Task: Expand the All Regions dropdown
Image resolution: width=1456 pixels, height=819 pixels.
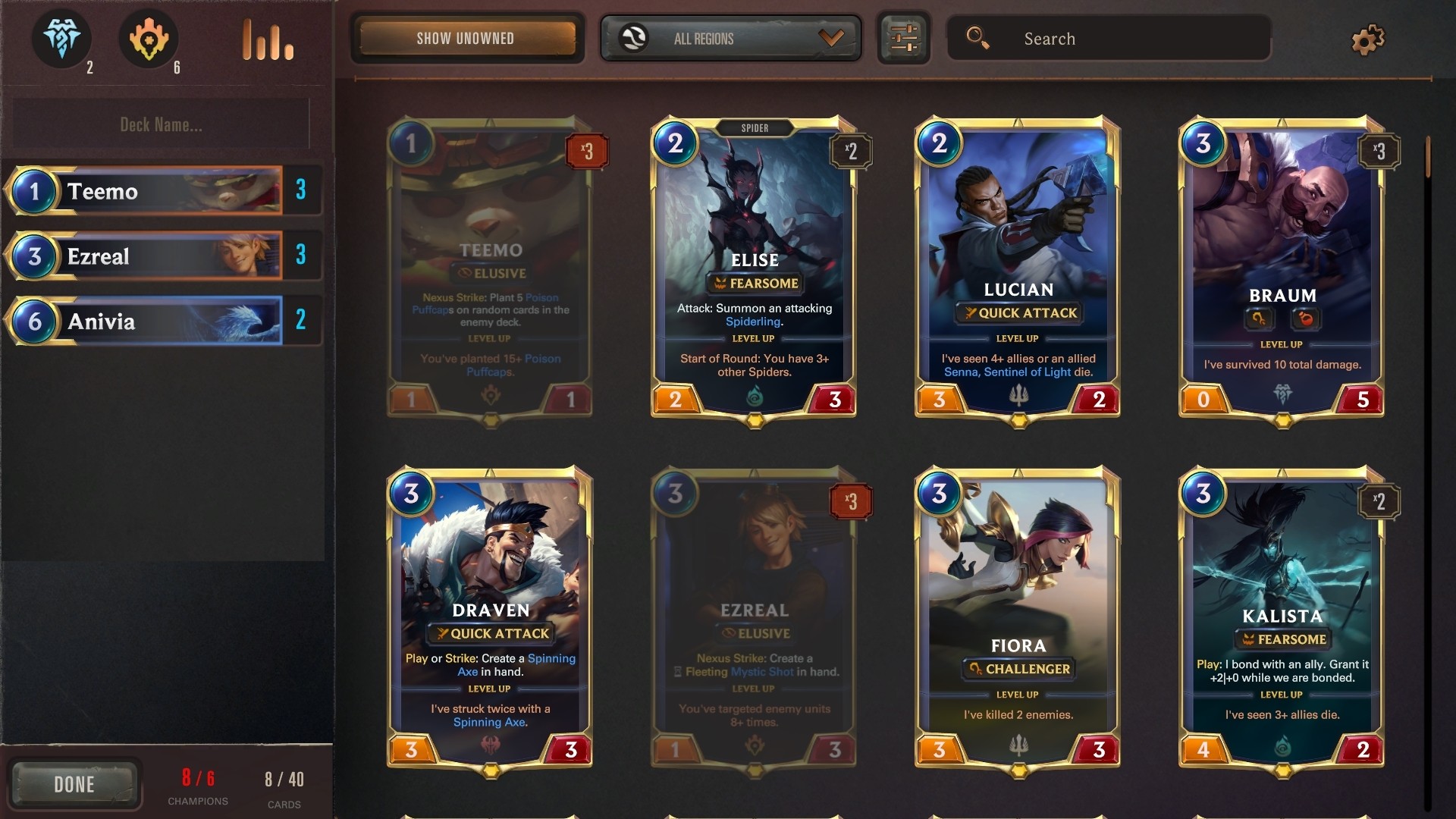Action: coord(730,38)
